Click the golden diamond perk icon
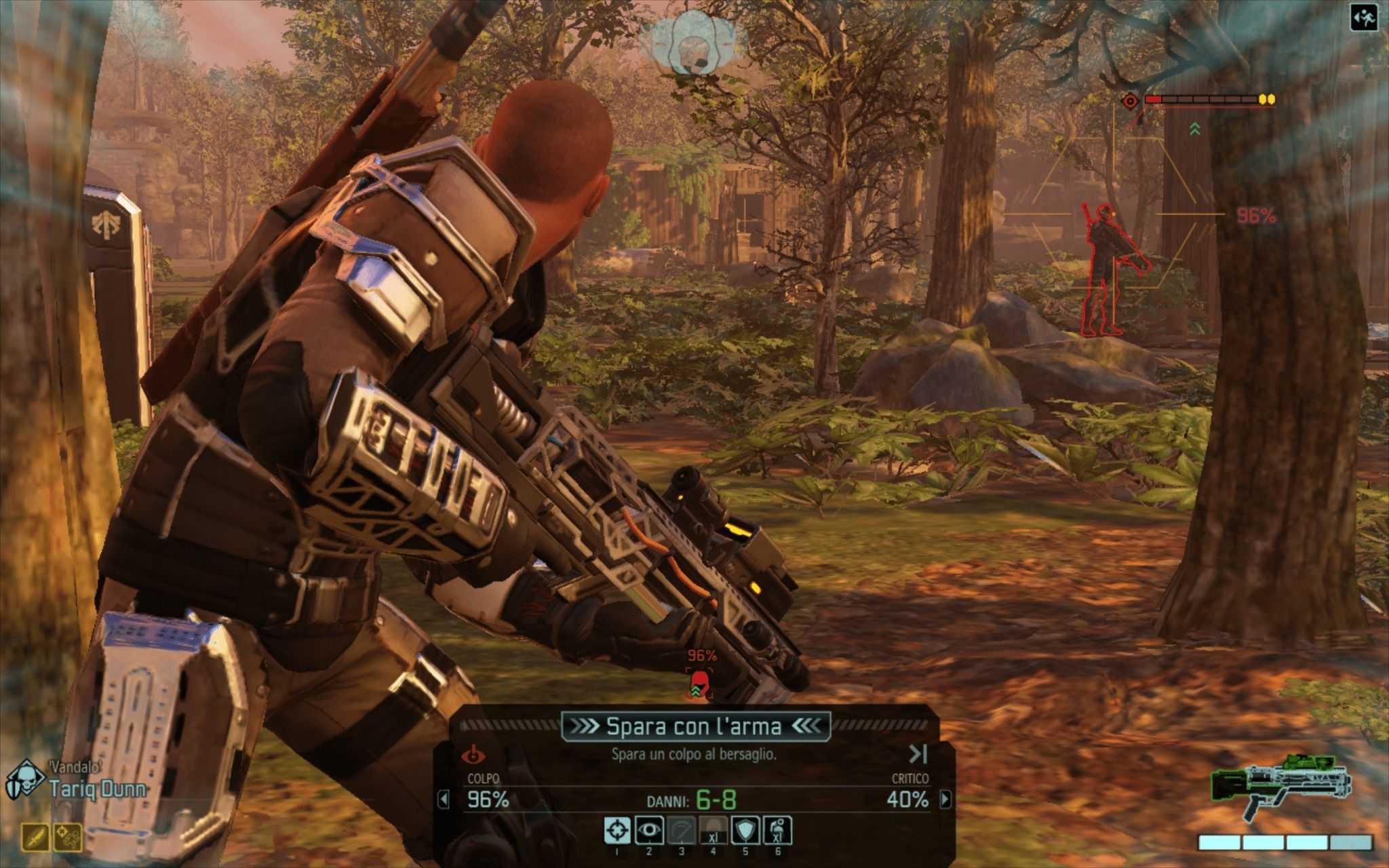Viewport: 1389px width, 868px height. click(68, 837)
